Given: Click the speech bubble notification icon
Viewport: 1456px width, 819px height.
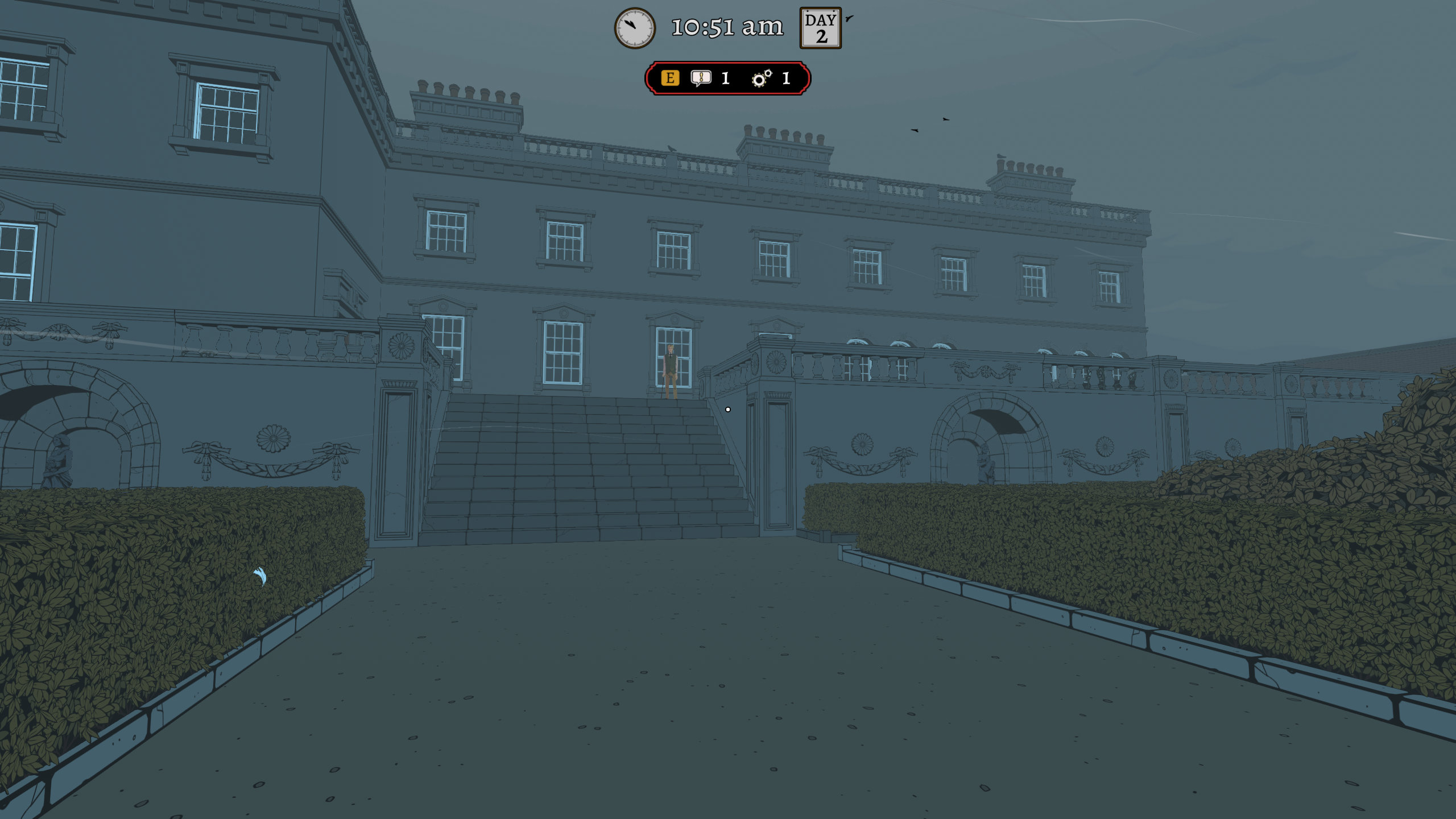Looking at the screenshot, I should 701,78.
